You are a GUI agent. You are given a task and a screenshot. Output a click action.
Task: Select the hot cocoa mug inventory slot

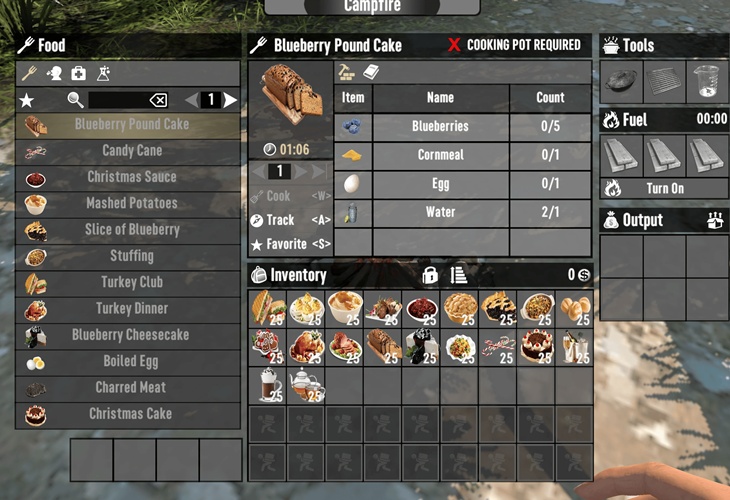[267, 385]
